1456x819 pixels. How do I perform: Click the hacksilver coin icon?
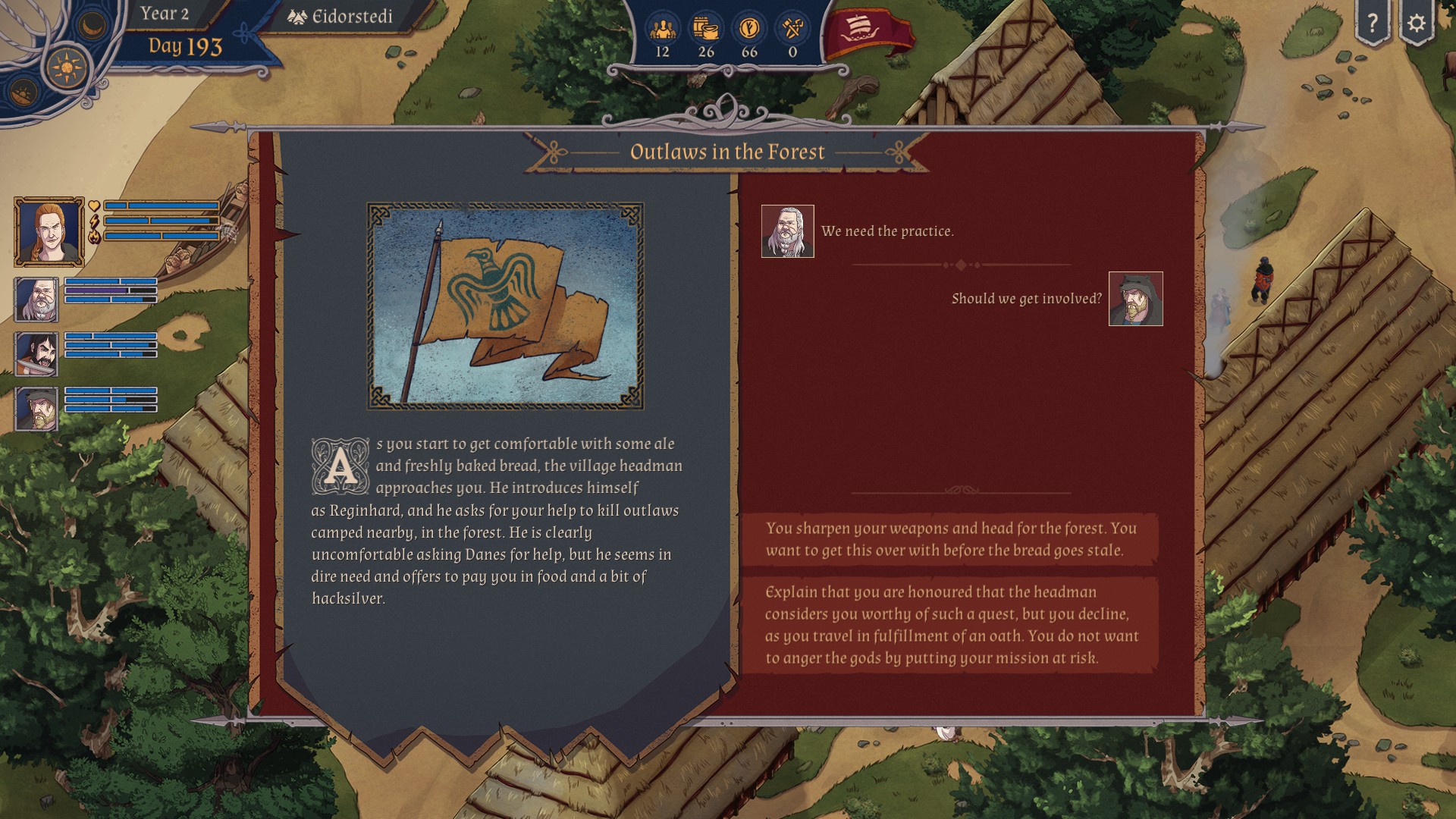pyautogui.click(x=749, y=30)
